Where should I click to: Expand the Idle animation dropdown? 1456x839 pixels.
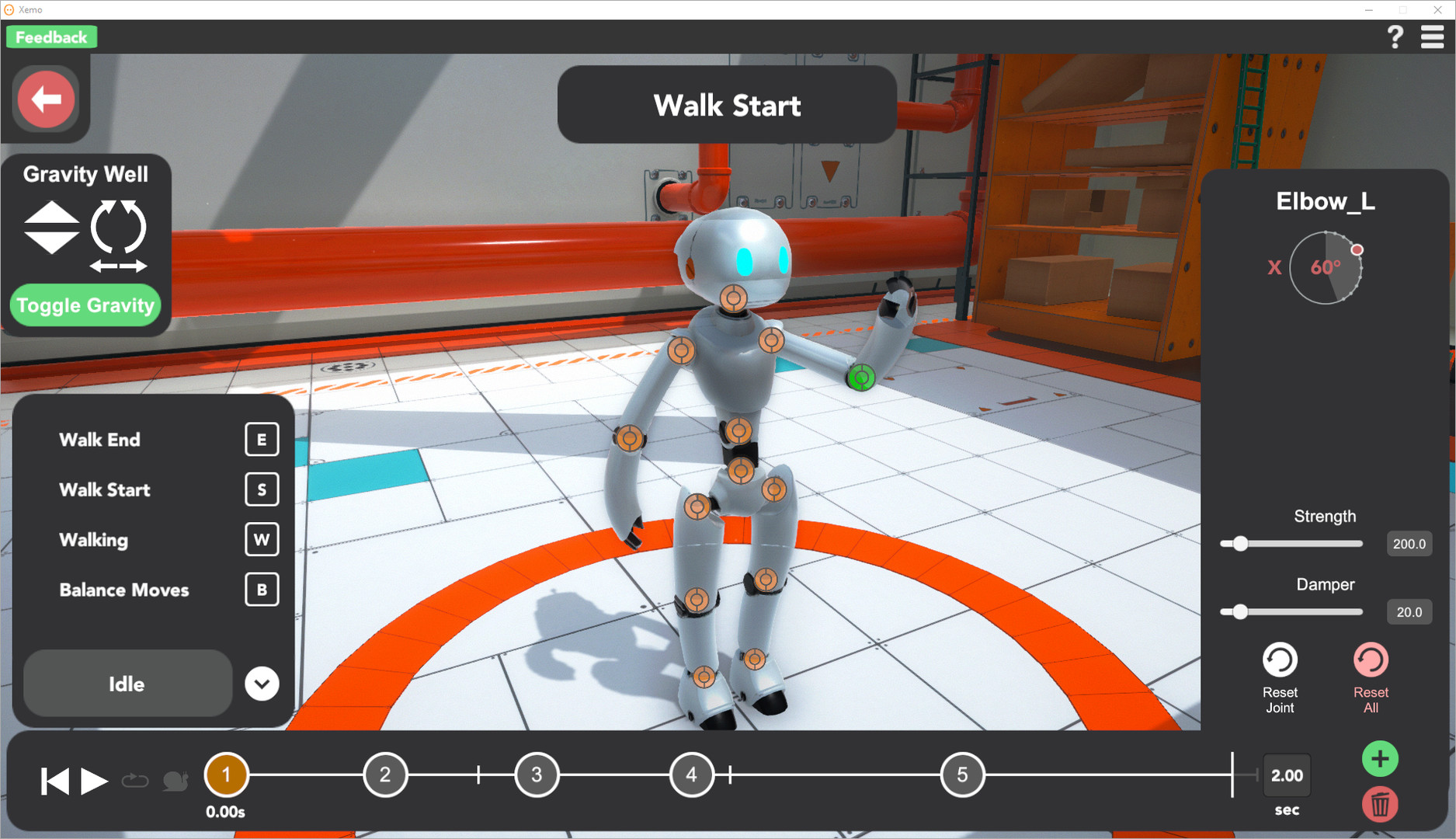click(262, 684)
